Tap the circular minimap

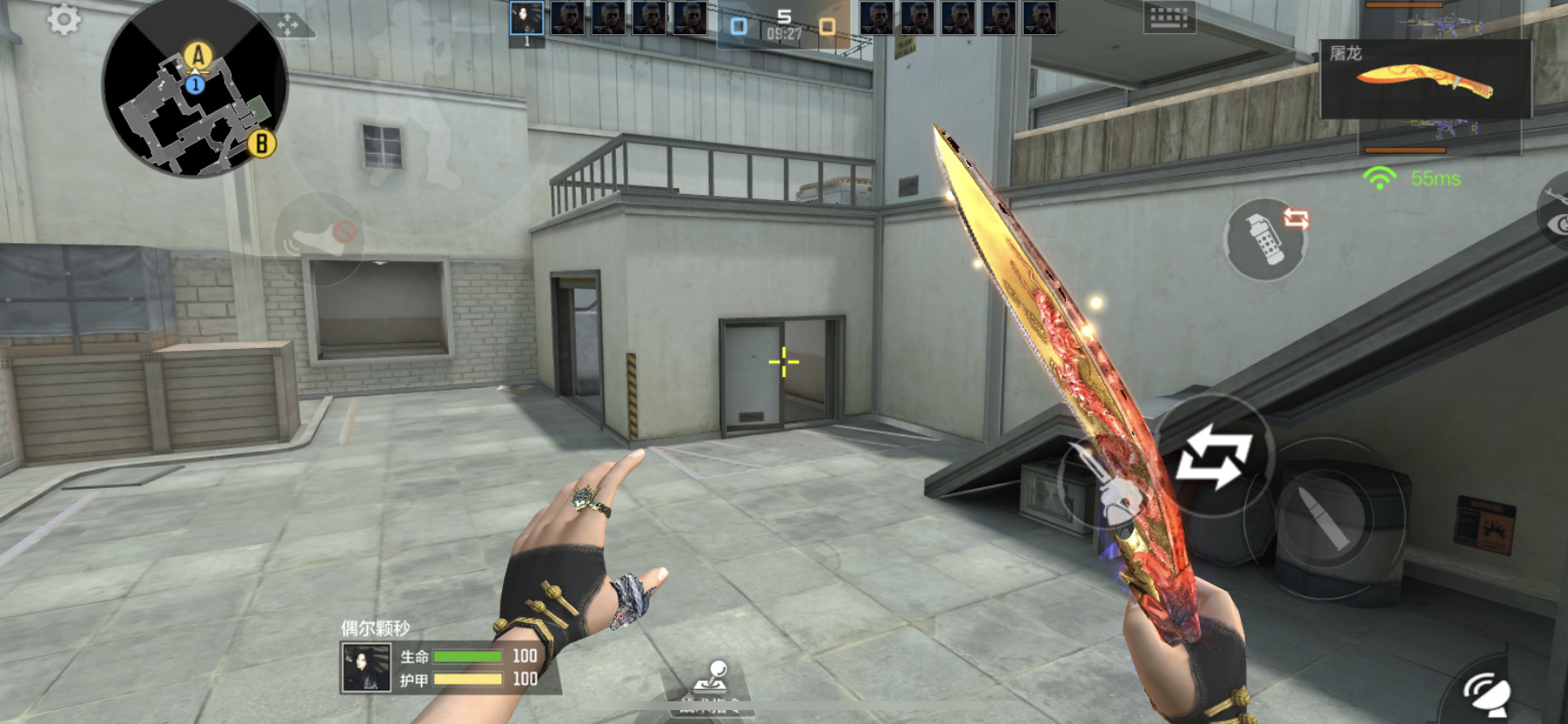point(194,87)
